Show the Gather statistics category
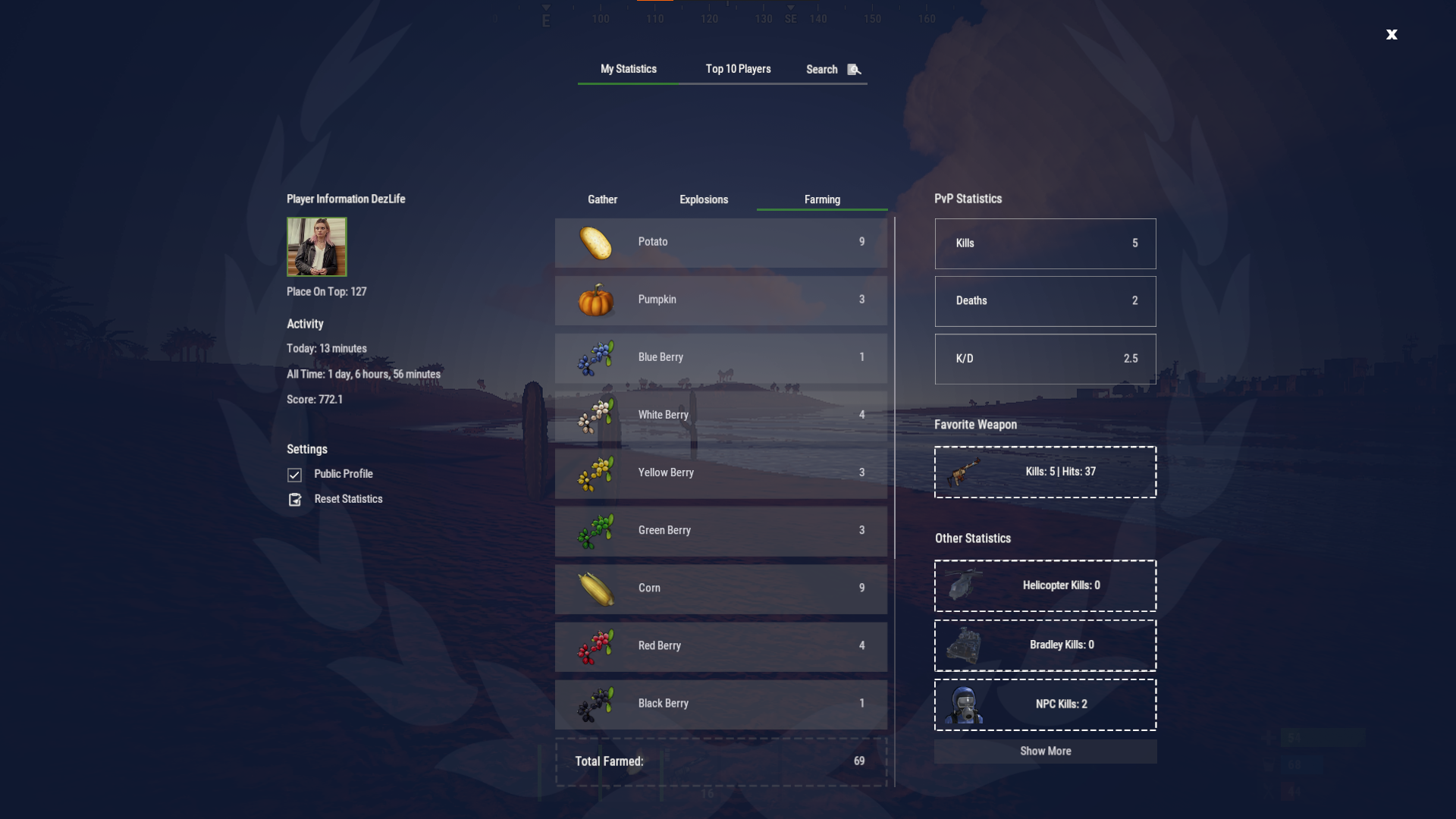This screenshot has height=819, width=1456. tap(602, 199)
